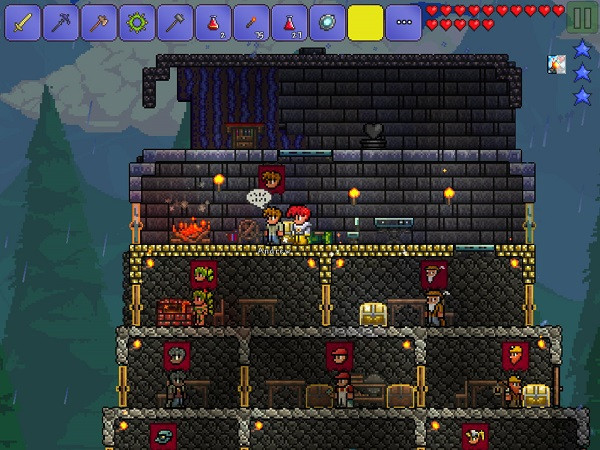Choose the axe hotbar slot
The height and width of the screenshot is (450, 600).
coord(99,21)
